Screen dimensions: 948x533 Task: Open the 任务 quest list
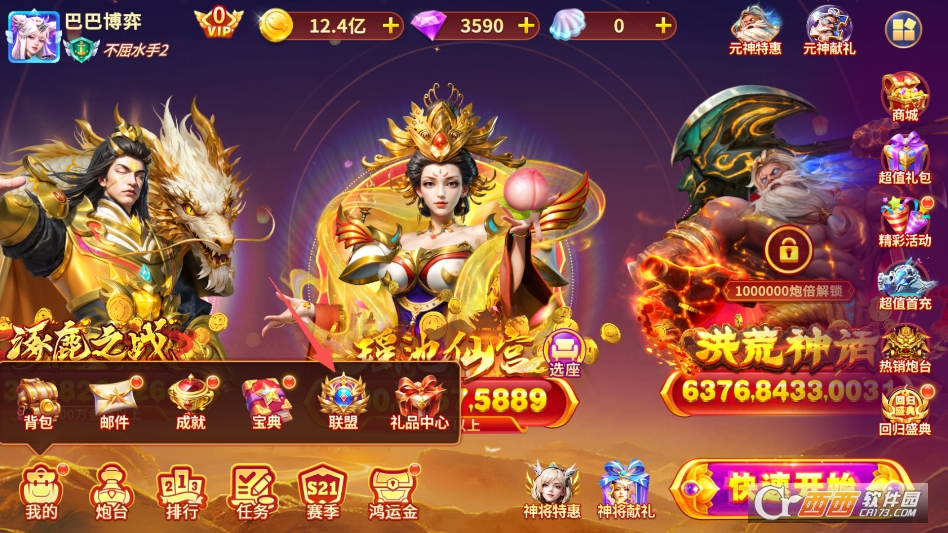tap(253, 491)
